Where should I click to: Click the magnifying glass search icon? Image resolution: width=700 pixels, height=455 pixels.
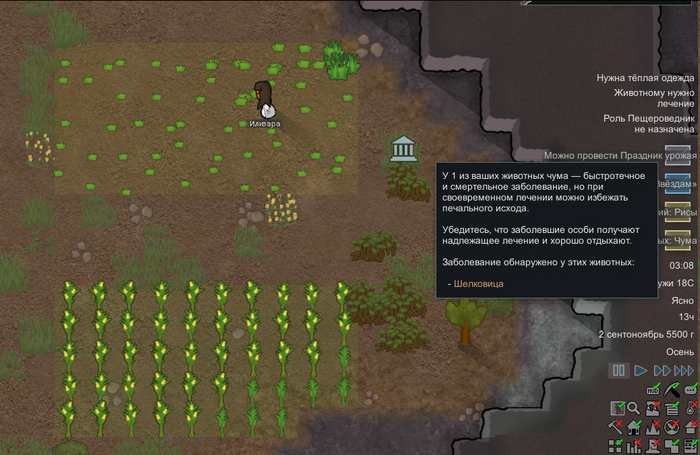634,408
